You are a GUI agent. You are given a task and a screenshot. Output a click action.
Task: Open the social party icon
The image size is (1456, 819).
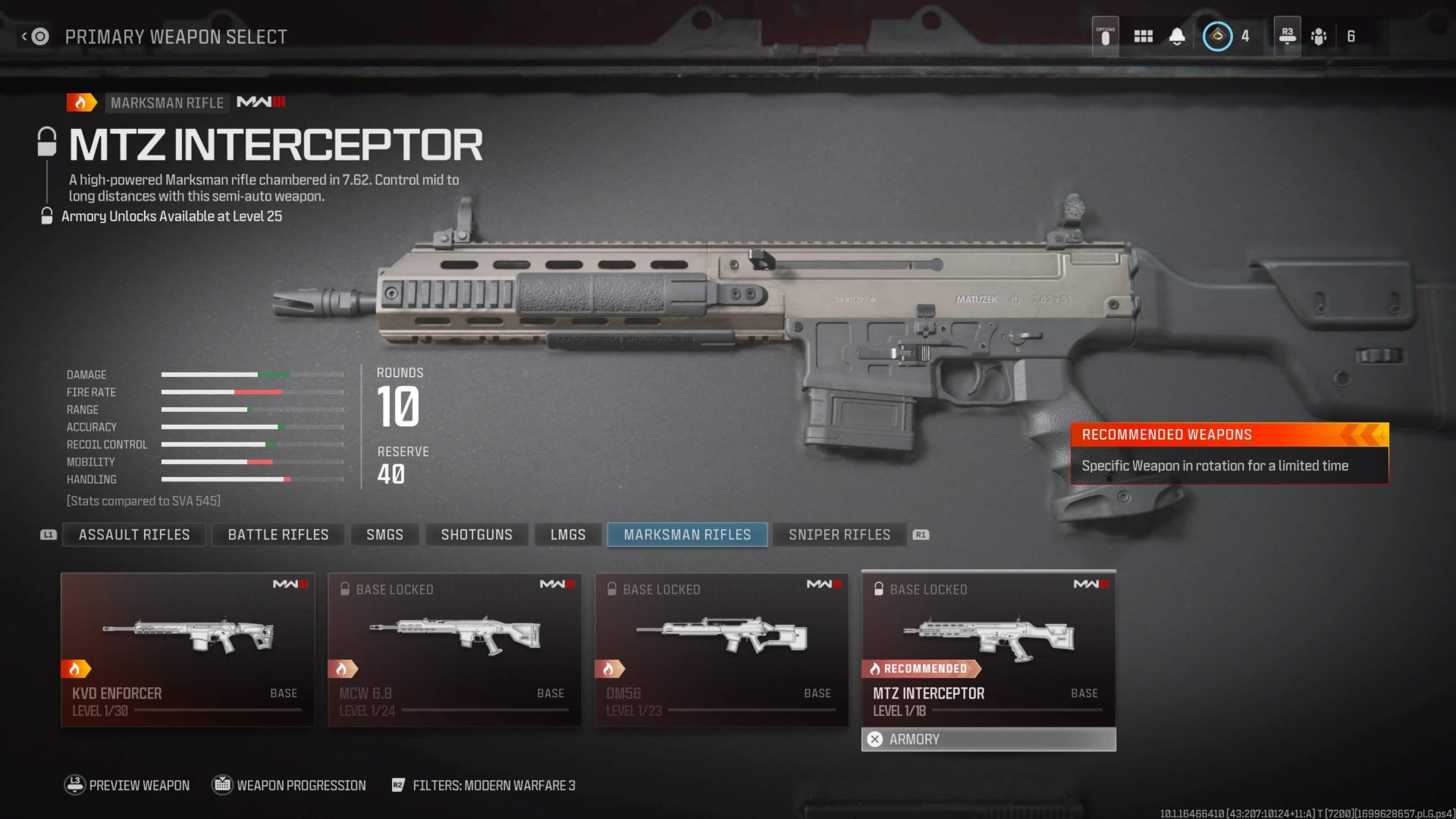click(x=1319, y=36)
